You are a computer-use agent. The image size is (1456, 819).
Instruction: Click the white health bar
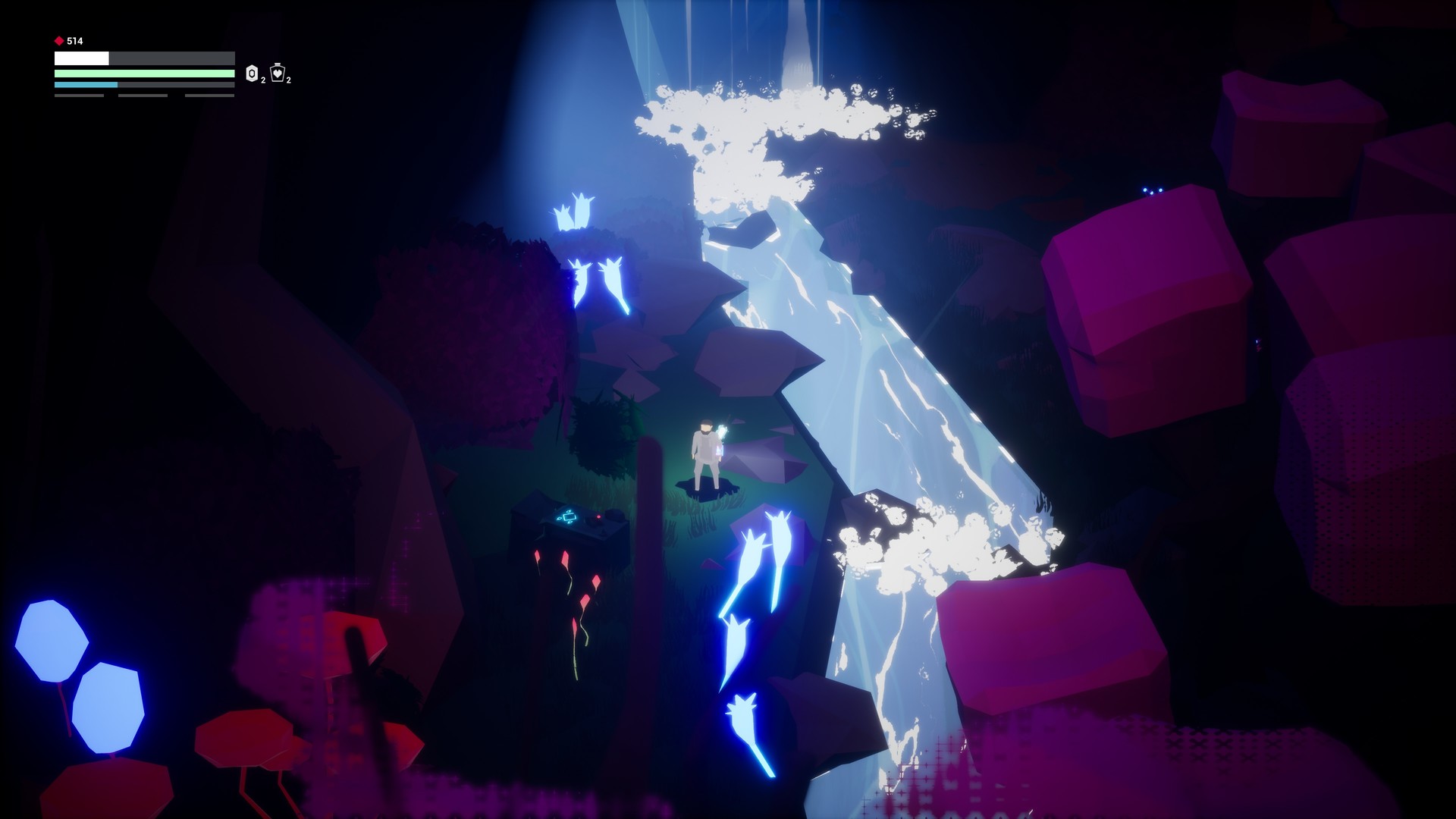tap(80, 58)
